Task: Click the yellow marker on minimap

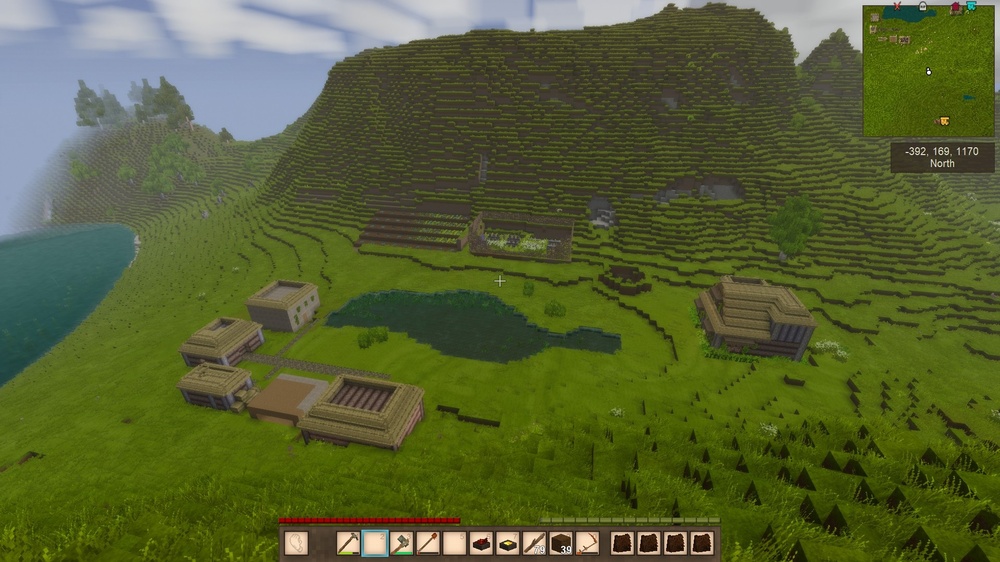Action: click(943, 121)
